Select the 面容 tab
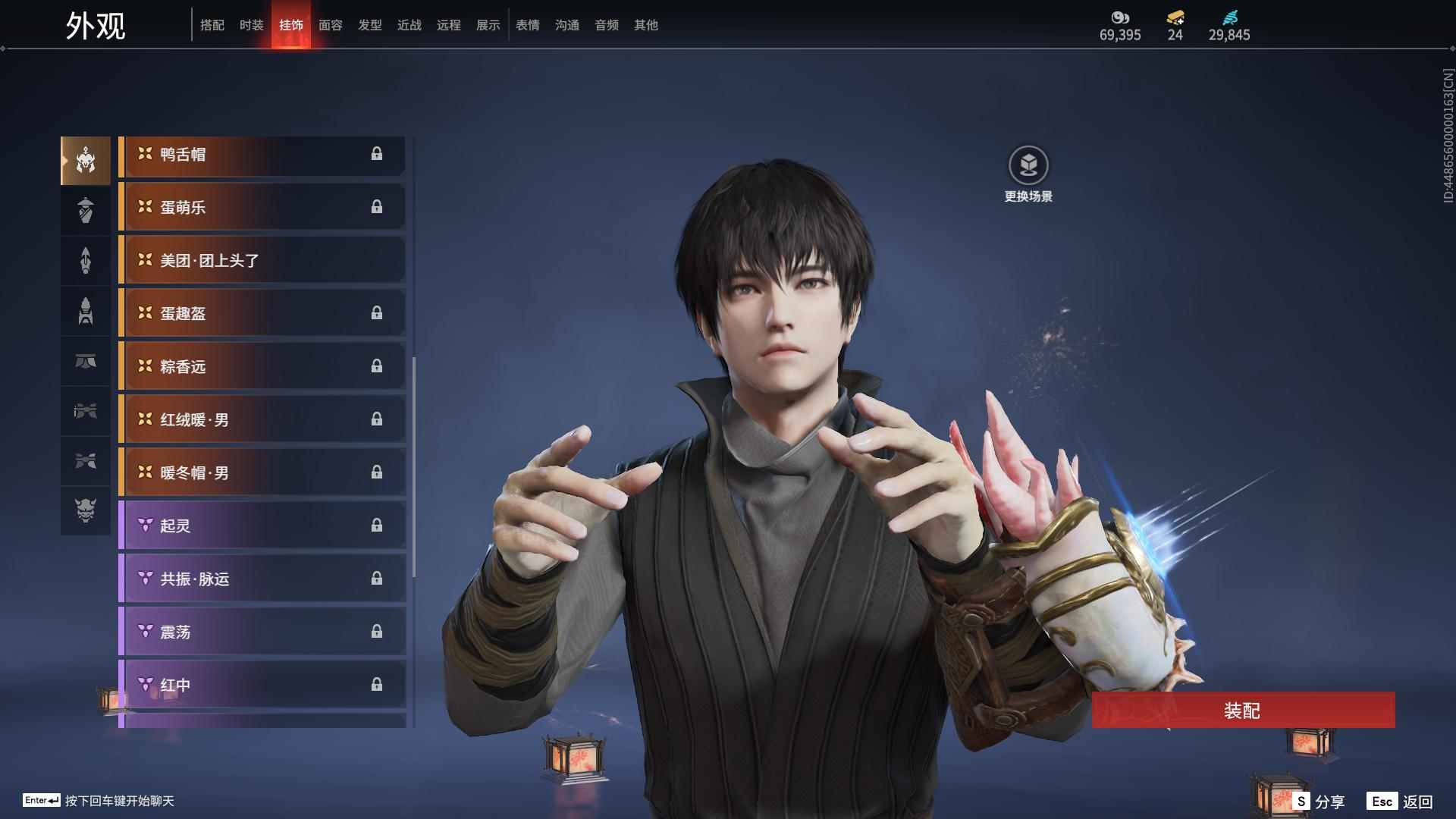The image size is (1456, 819). pyautogui.click(x=330, y=25)
